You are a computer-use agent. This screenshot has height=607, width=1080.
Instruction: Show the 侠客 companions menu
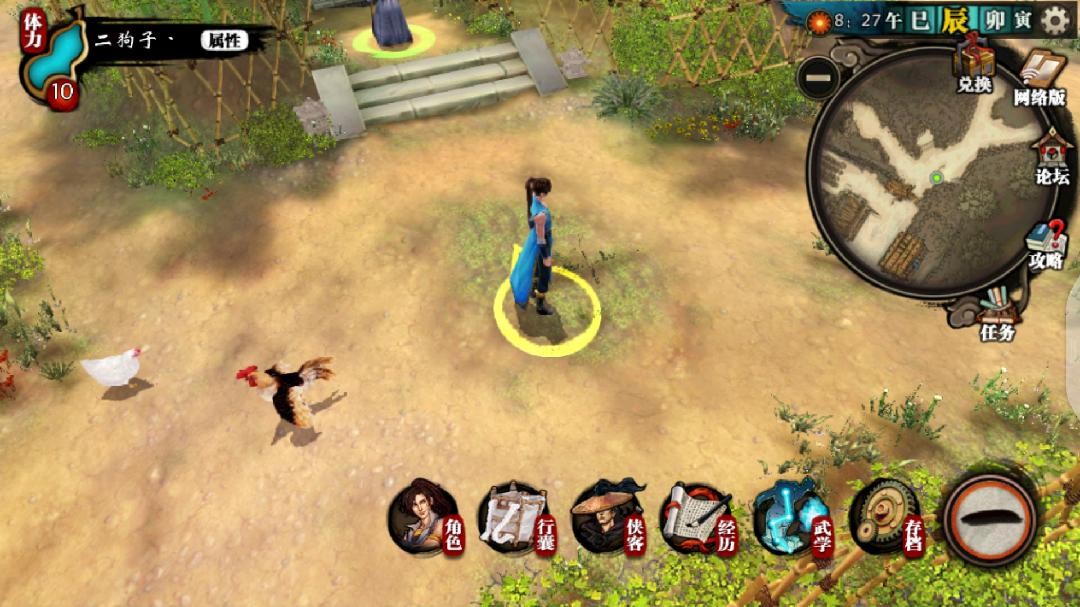click(x=607, y=518)
